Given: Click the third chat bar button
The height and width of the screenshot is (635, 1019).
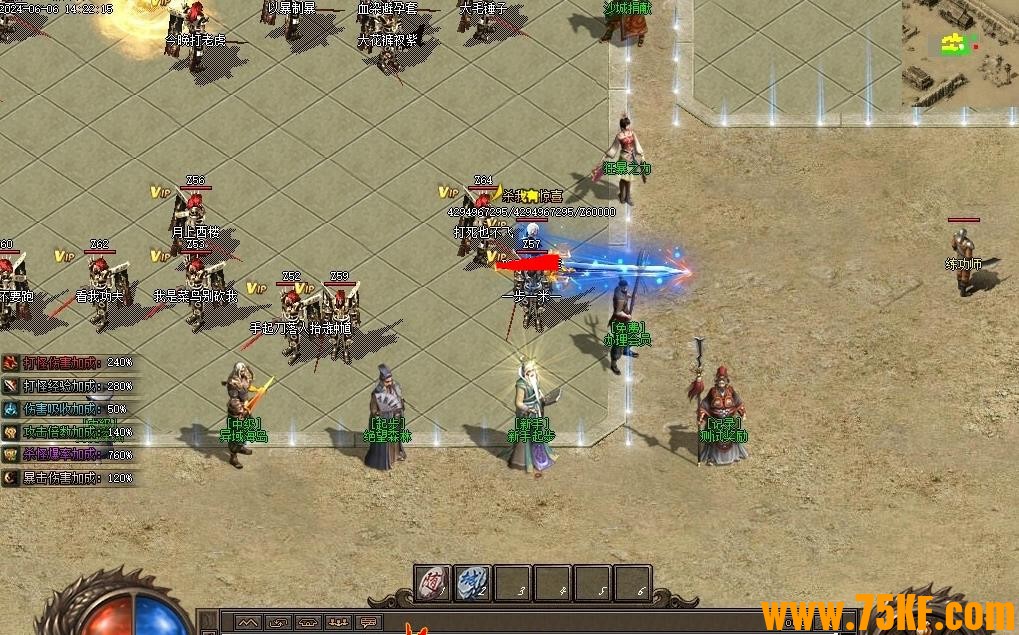Looking at the screenshot, I should pyautogui.click(x=309, y=622).
